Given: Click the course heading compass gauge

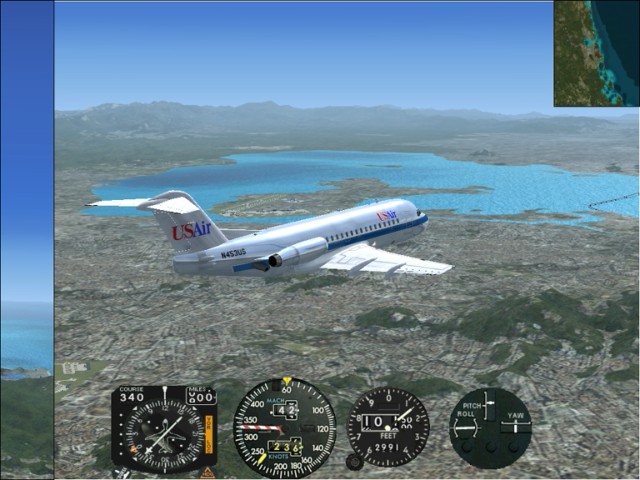Looking at the screenshot, I should point(164,428).
